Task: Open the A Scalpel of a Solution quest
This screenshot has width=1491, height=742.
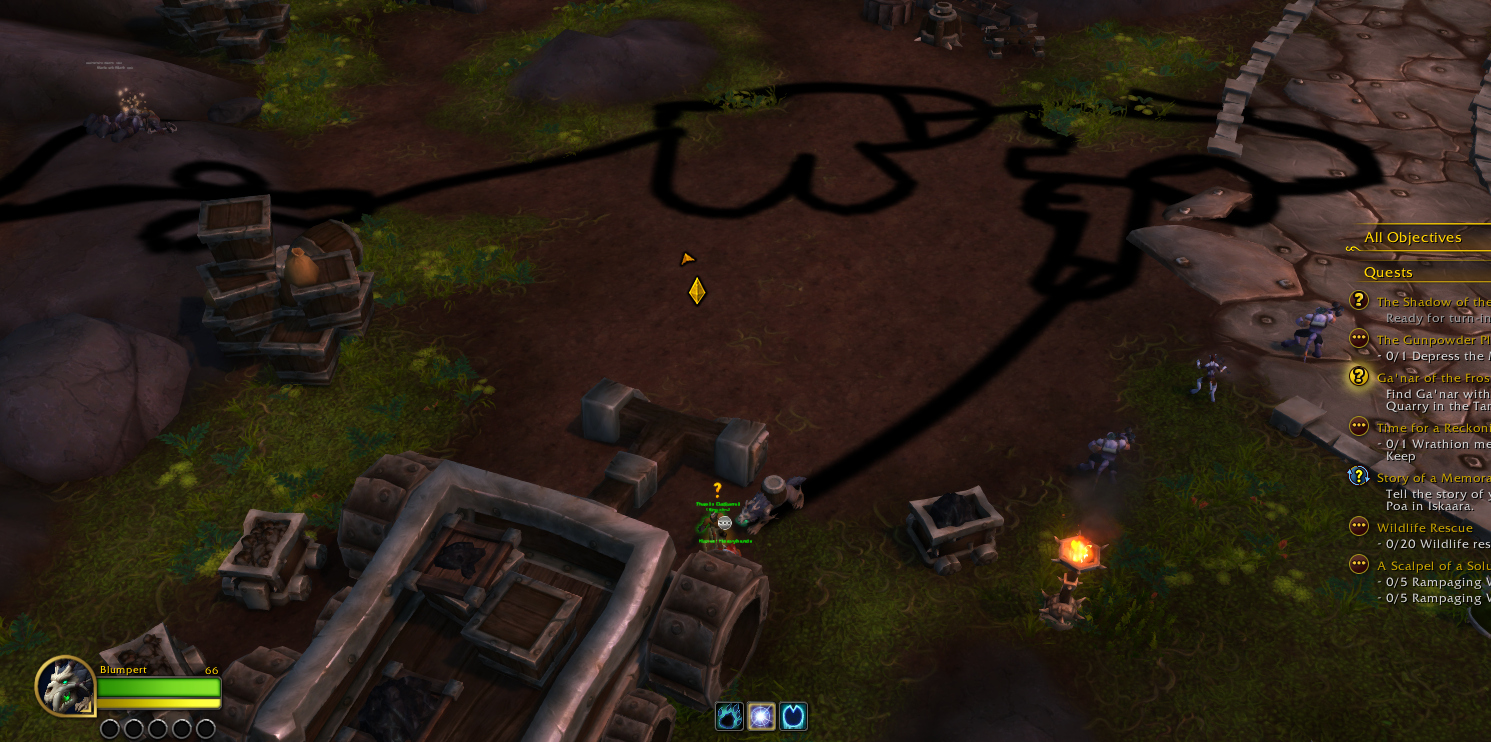Action: tap(1432, 566)
